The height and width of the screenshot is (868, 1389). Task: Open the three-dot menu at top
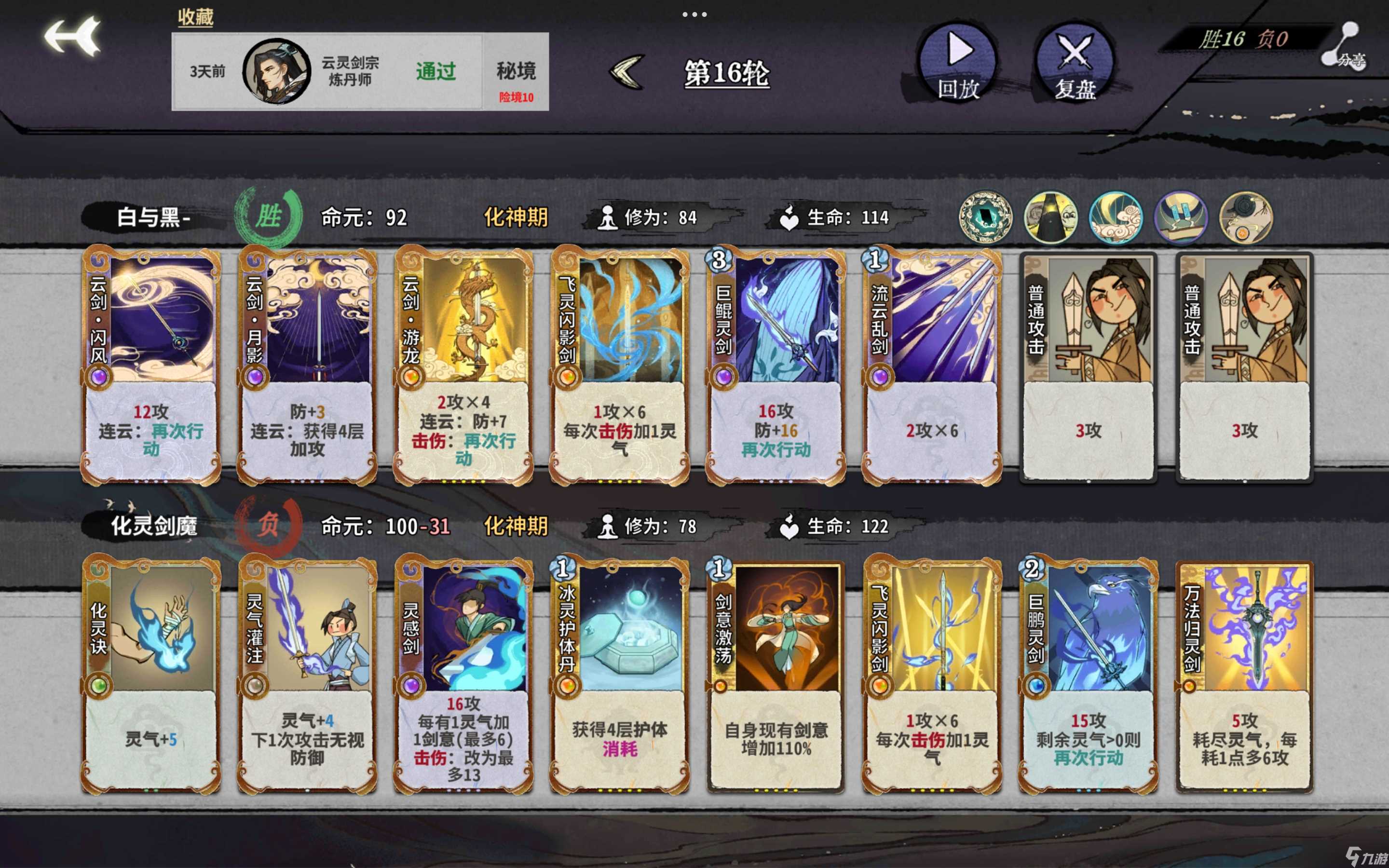694,14
